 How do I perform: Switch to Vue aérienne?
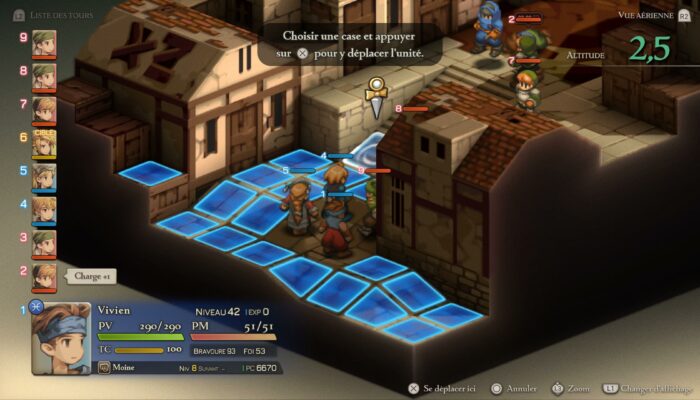655,15
